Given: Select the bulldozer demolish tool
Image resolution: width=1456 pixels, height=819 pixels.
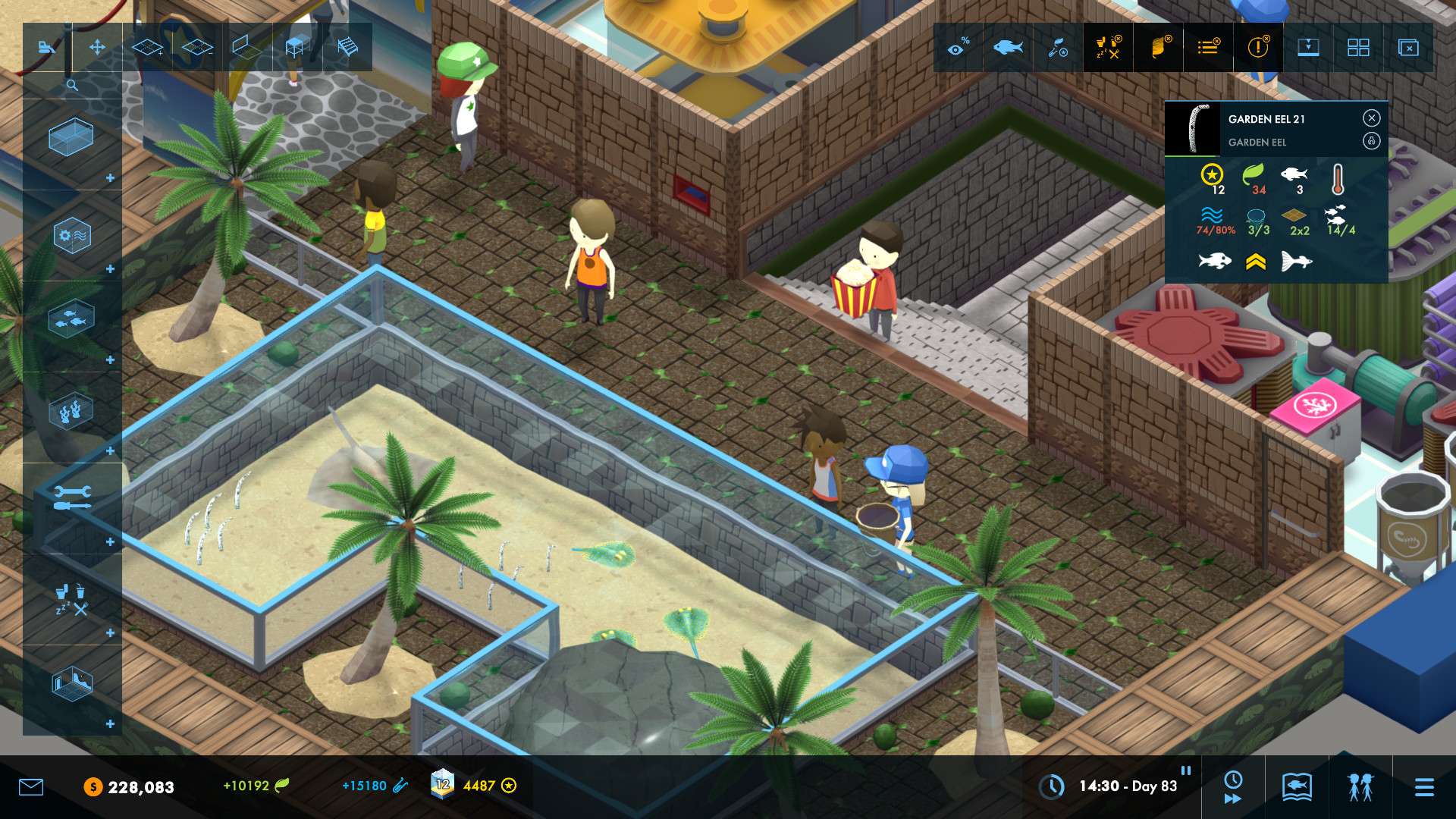Looking at the screenshot, I should pyautogui.click(x=47, y=47).
